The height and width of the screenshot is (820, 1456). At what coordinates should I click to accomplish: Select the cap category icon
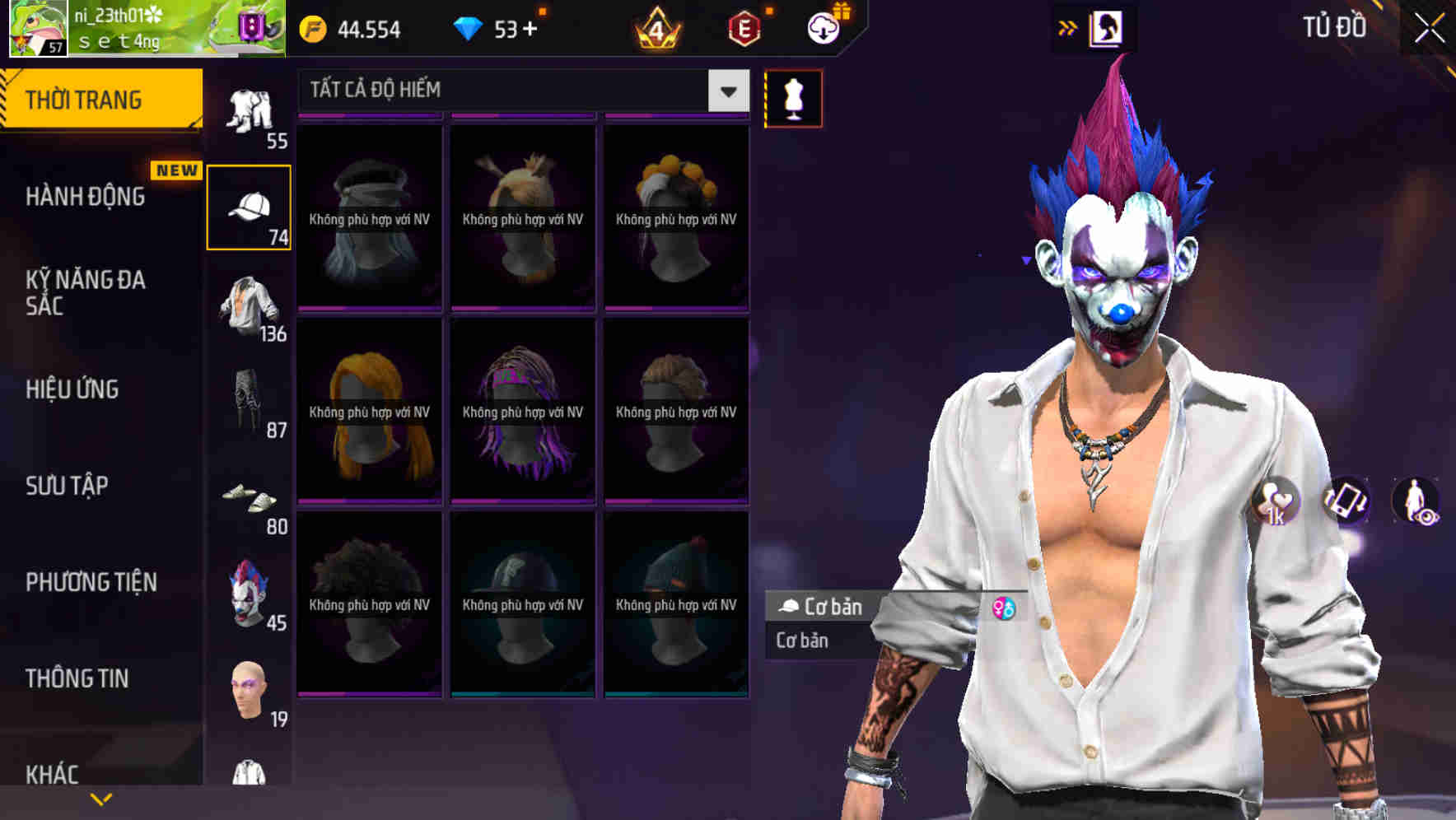pyautogui.click(x=250, y=204)
